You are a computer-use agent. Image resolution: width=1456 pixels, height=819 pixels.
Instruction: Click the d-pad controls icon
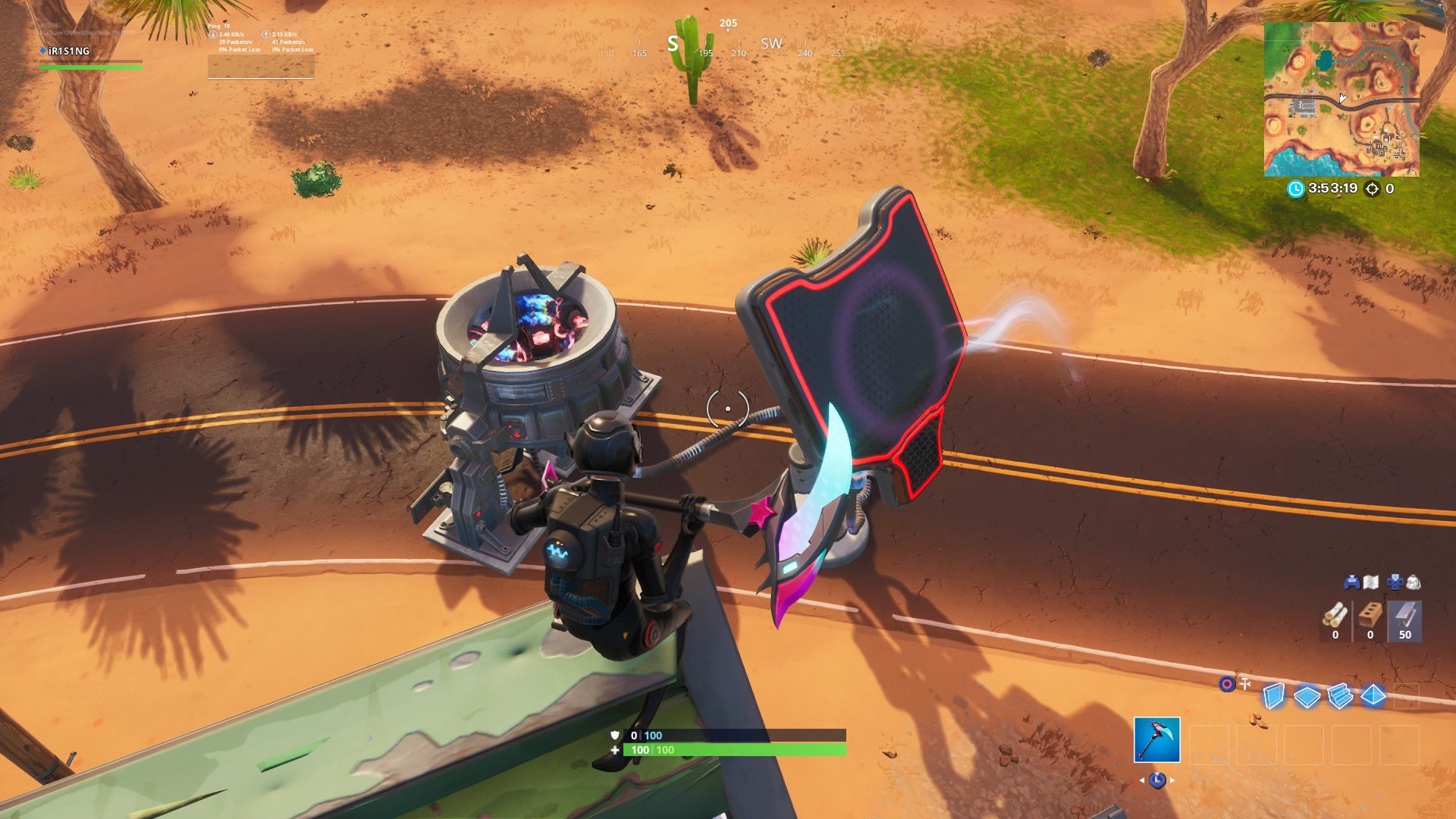(1394, 582)
